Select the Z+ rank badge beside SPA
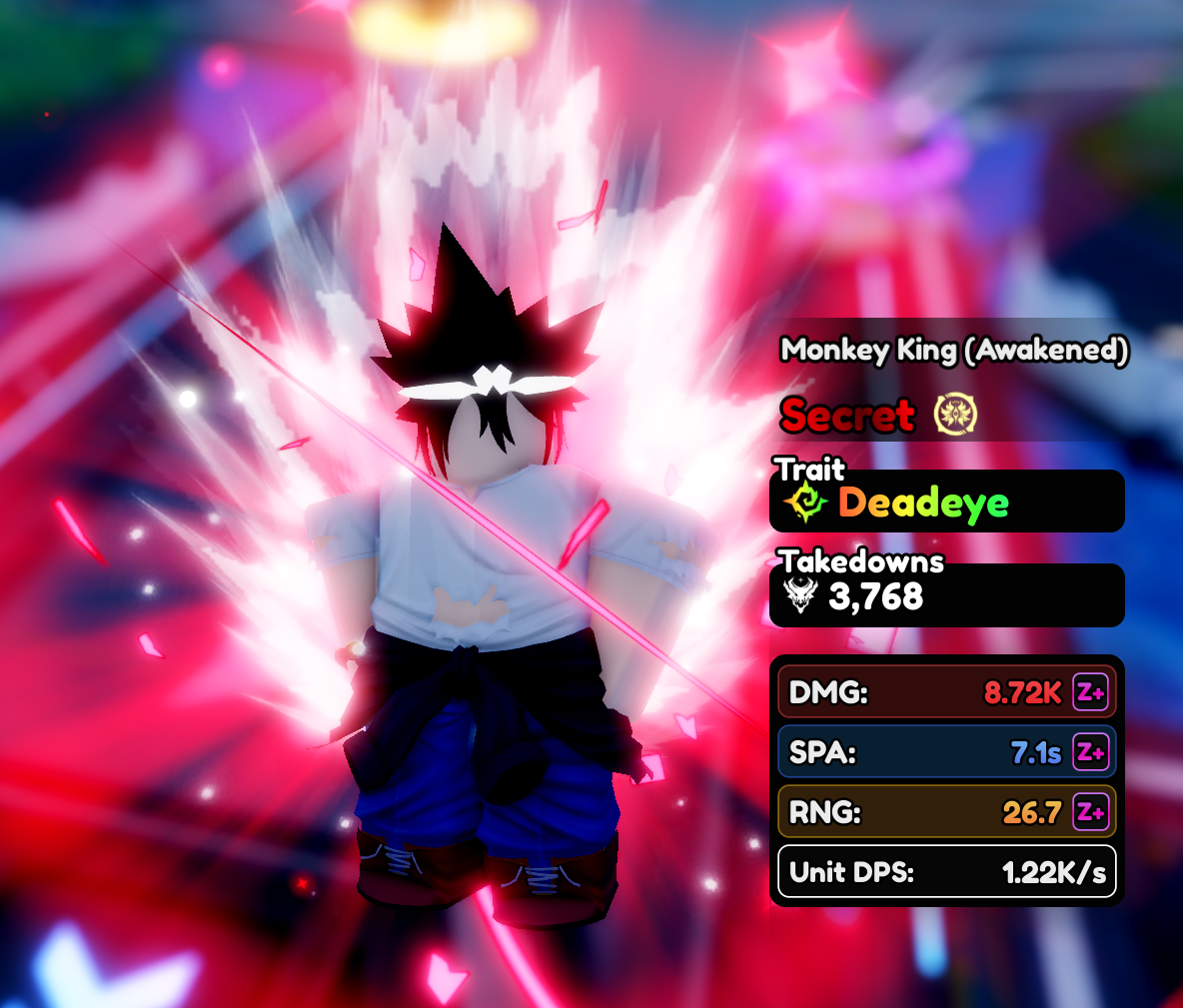 1090,752
